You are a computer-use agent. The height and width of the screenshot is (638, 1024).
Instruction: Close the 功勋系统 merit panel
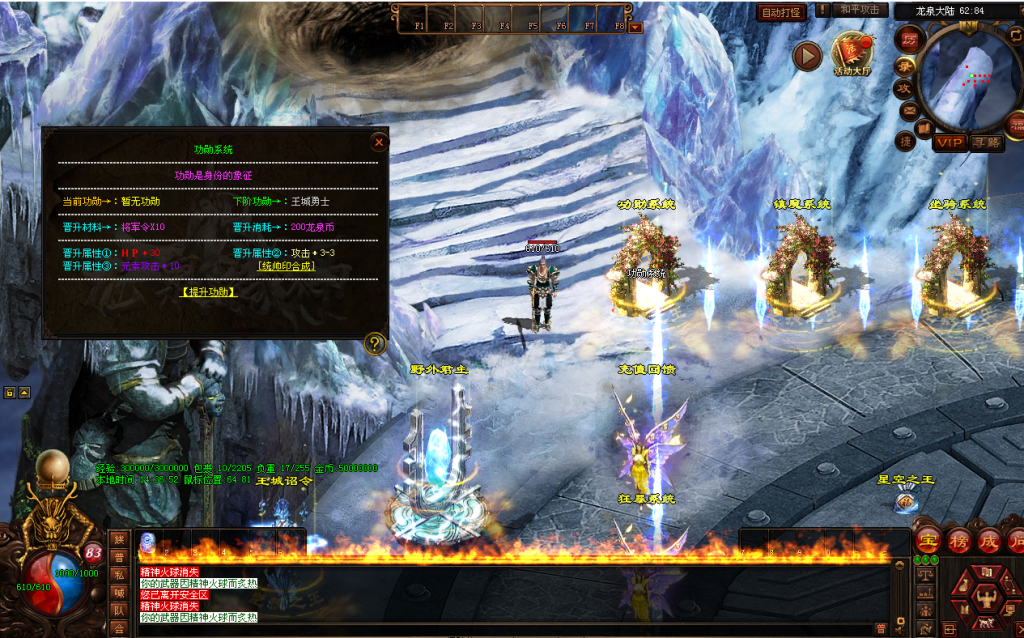(x=378, y=142)
